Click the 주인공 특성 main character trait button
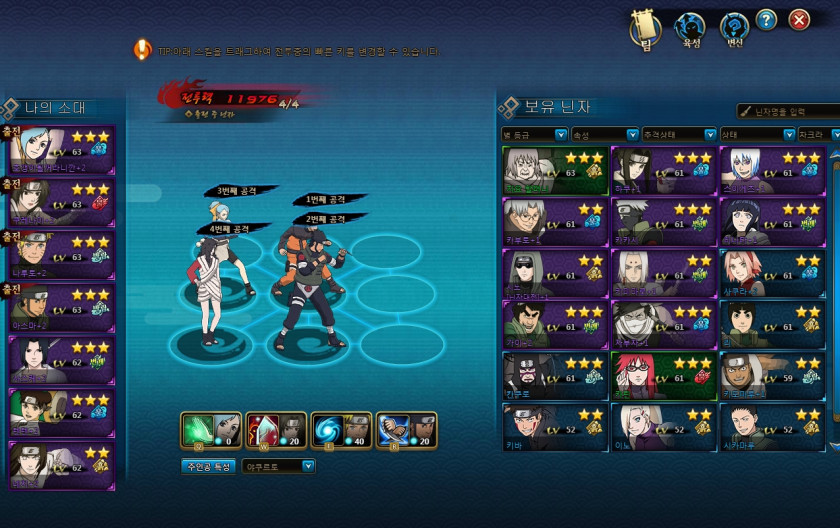The height and width of the screenshot is (528, 840). [208, 466]
